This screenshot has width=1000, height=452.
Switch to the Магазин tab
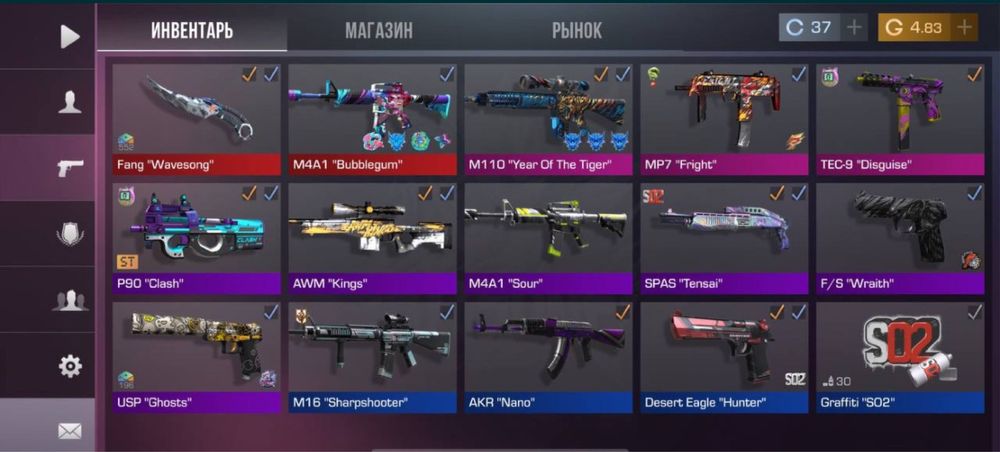coord(378,30)
